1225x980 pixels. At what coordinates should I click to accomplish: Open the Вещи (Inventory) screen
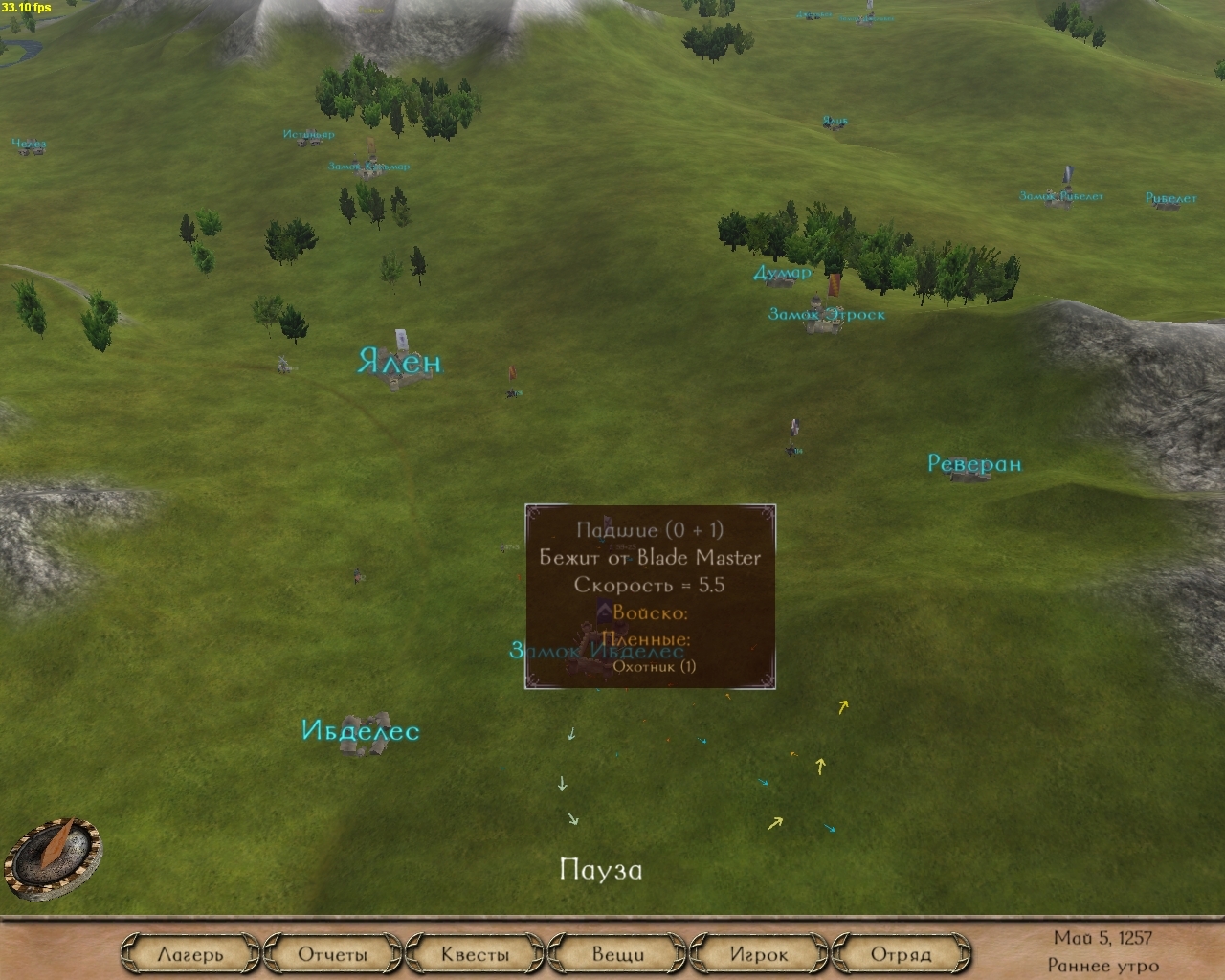617,954
